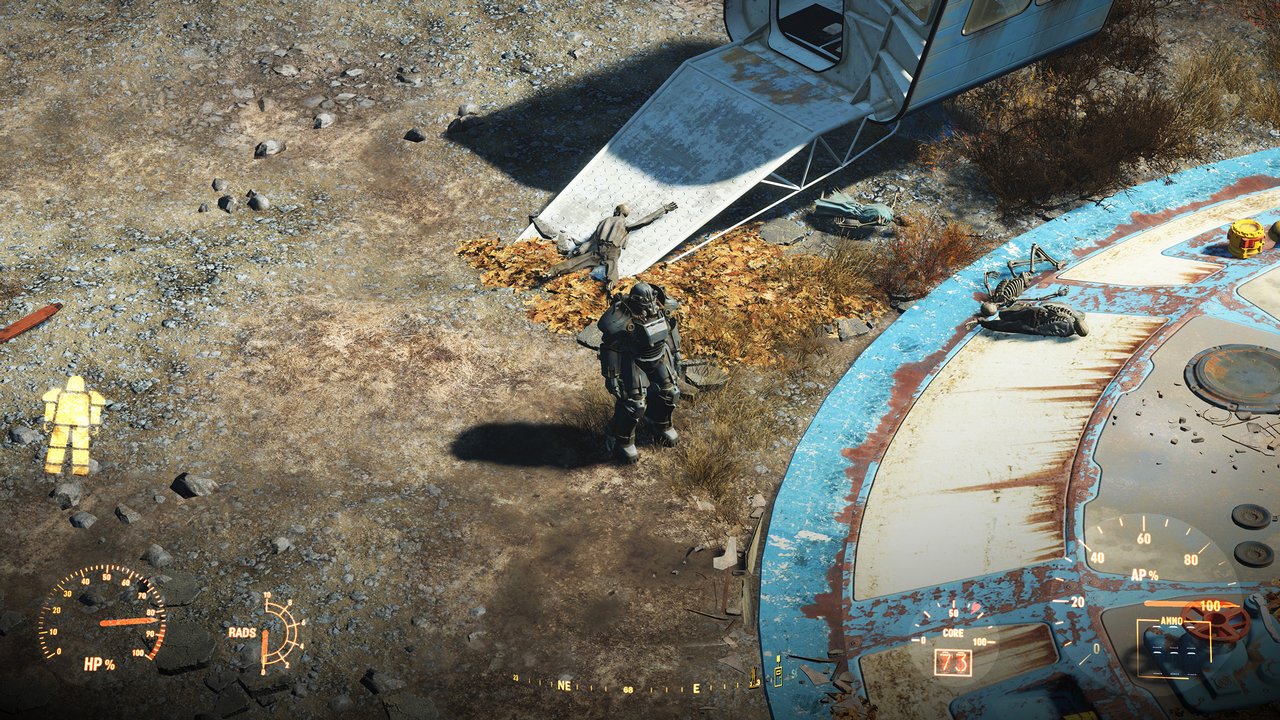Click the 50 mark on the CORE gauge
Image resolution: width=1280 pixels, height=720 pixels.
(x=954, y=614)
